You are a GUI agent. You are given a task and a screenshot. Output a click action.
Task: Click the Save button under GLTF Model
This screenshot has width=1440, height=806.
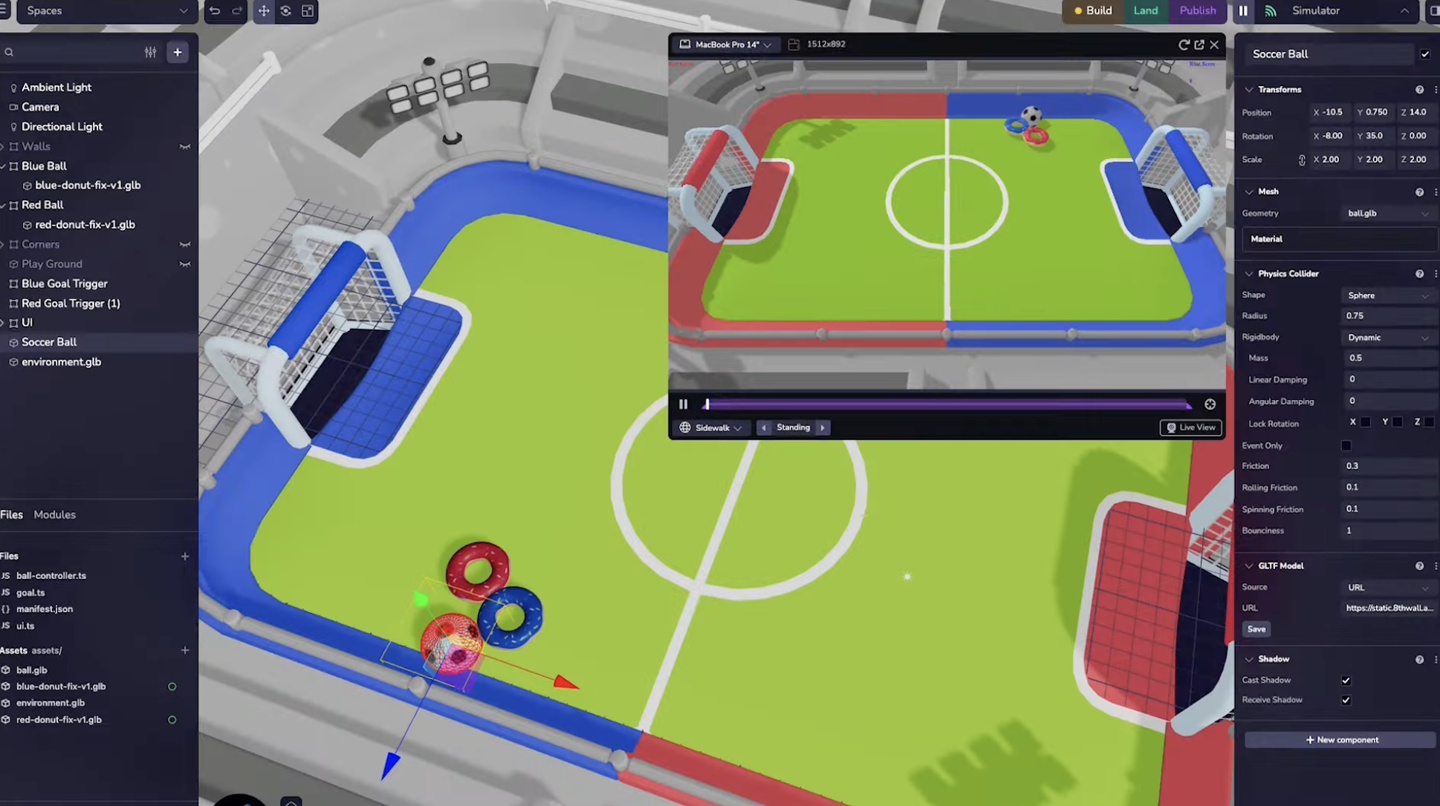click(1256, 629)
